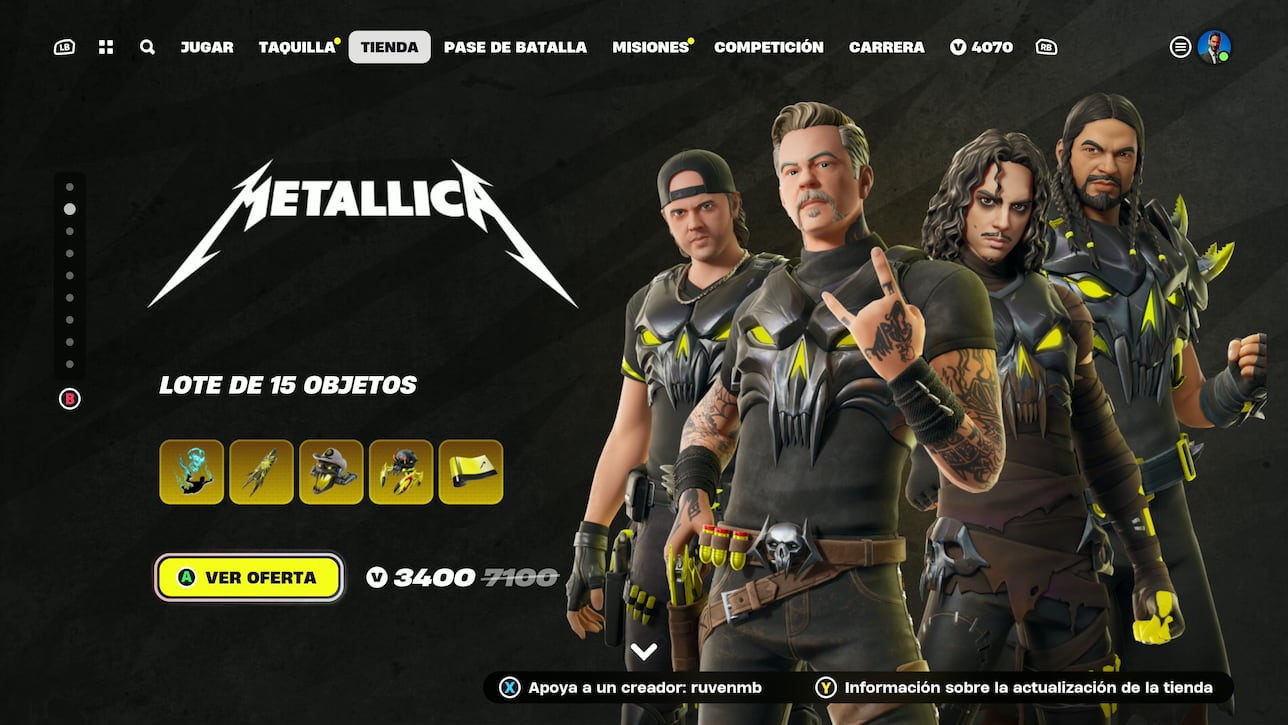
Task: Open the yellow pickaxe item thumbnail
Action: (262, 472)
